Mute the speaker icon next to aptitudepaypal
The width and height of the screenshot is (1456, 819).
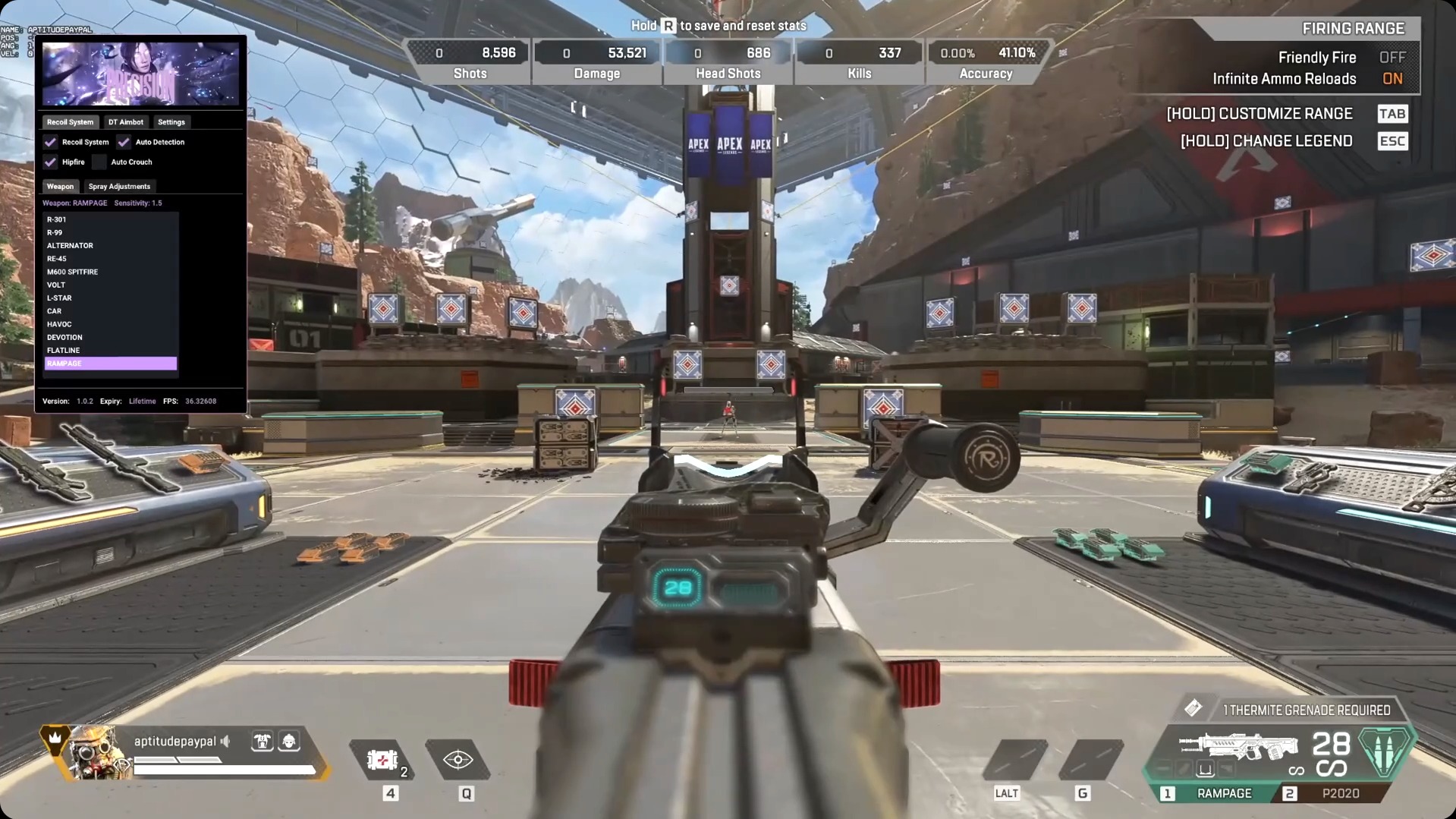click(x=225, y=742)
